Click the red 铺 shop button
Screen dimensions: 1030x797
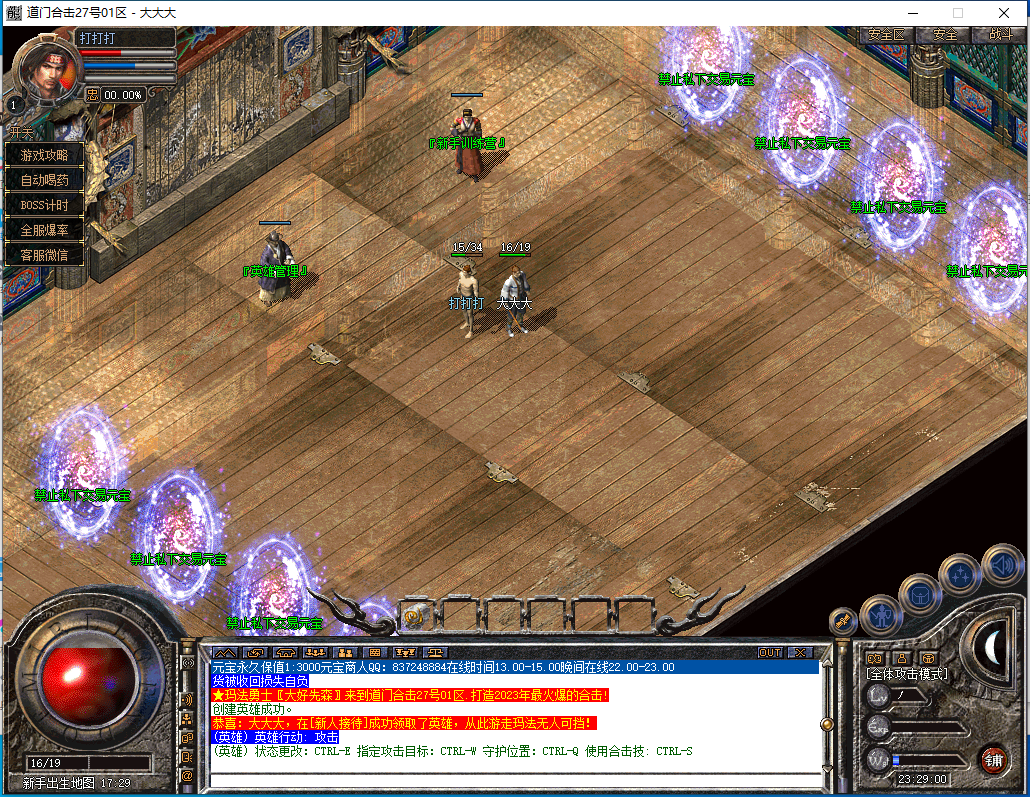tap(992, 758)
